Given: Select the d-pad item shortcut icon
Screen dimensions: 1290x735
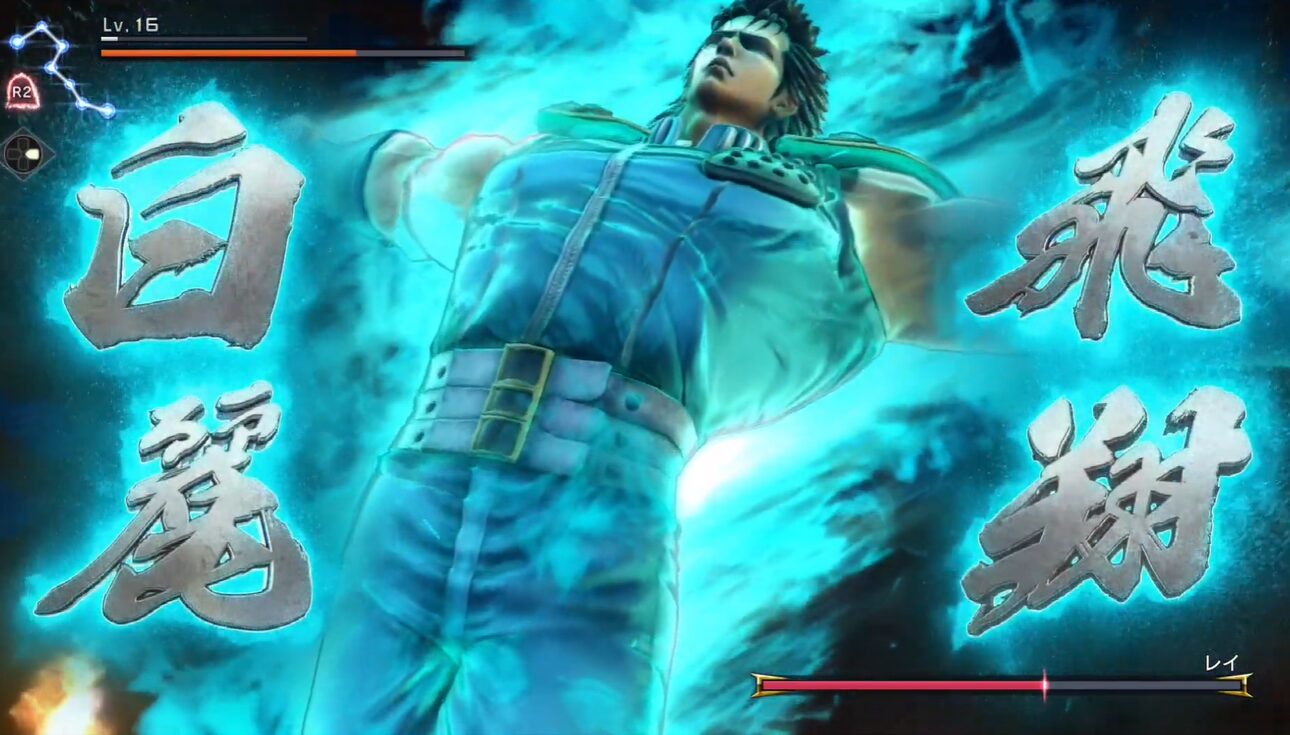Looking at the screenshot, I should [27, 154].
